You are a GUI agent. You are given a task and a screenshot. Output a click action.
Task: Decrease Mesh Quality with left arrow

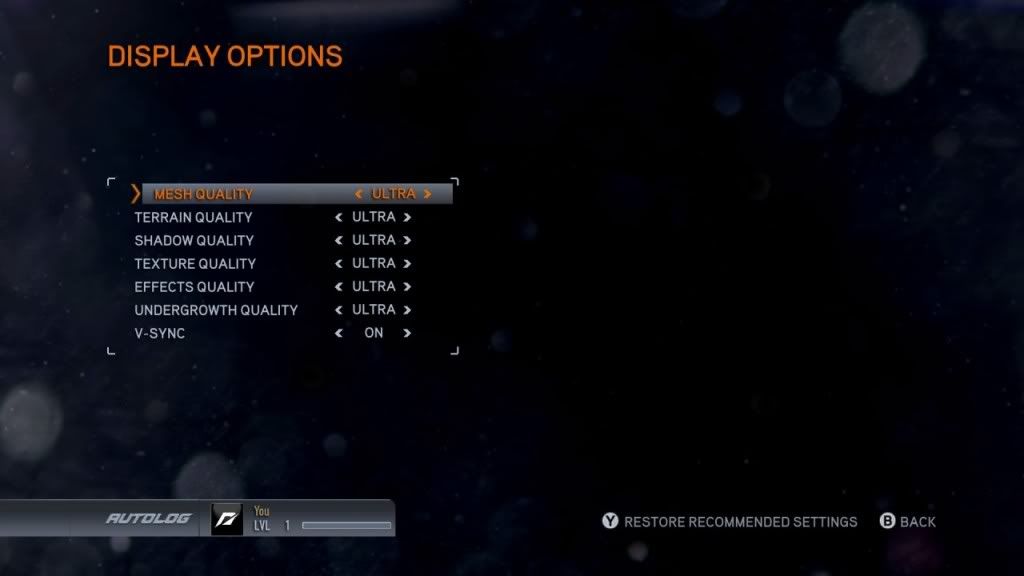(359, 194)
